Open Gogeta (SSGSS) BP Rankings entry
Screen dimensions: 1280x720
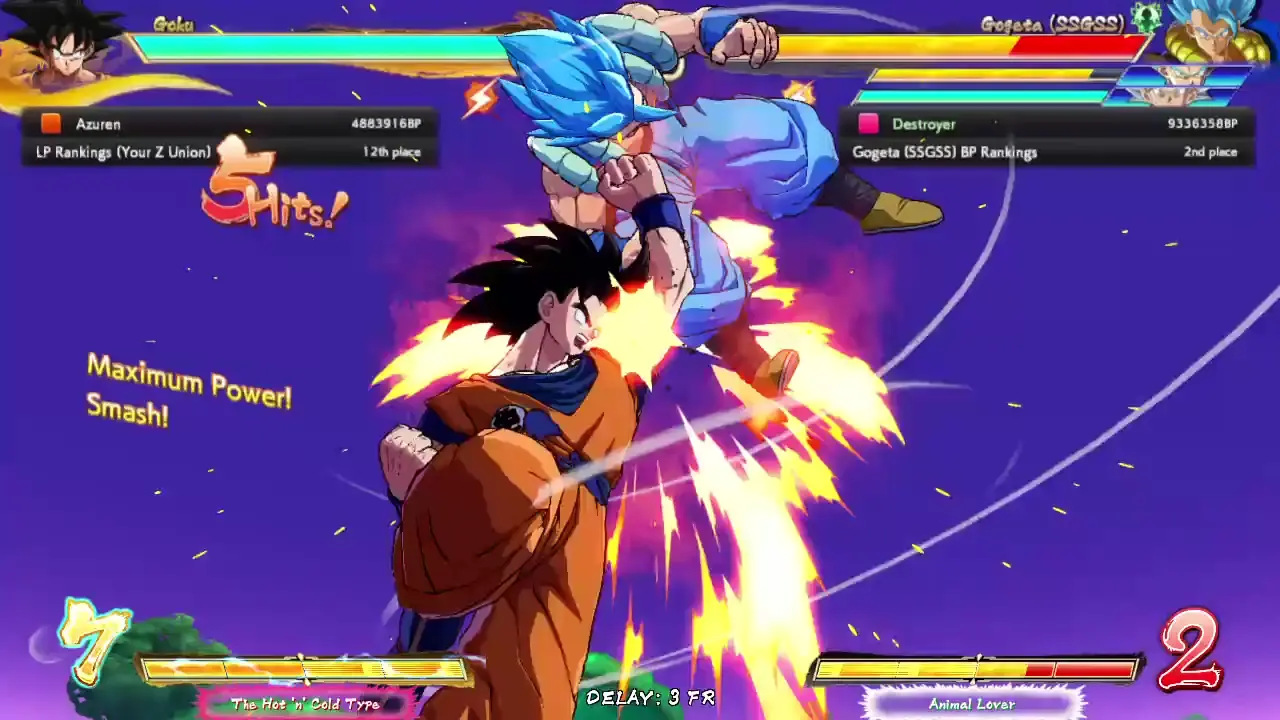pos(941,152)
